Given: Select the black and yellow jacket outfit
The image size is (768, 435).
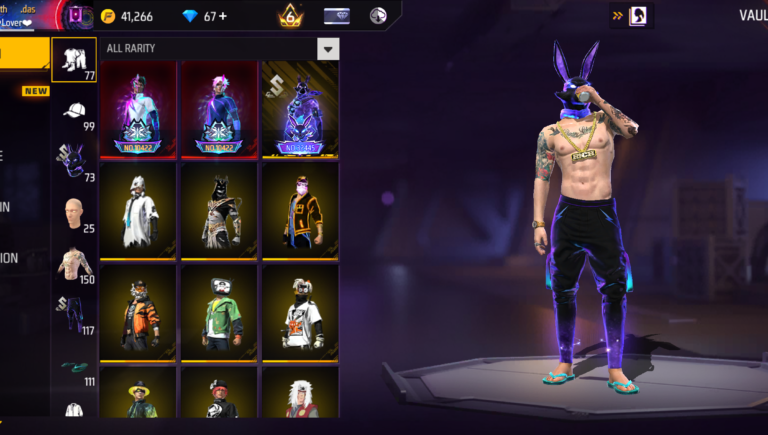Looking at the screenshot, I should pyautogui.click(x=299, y=208).
